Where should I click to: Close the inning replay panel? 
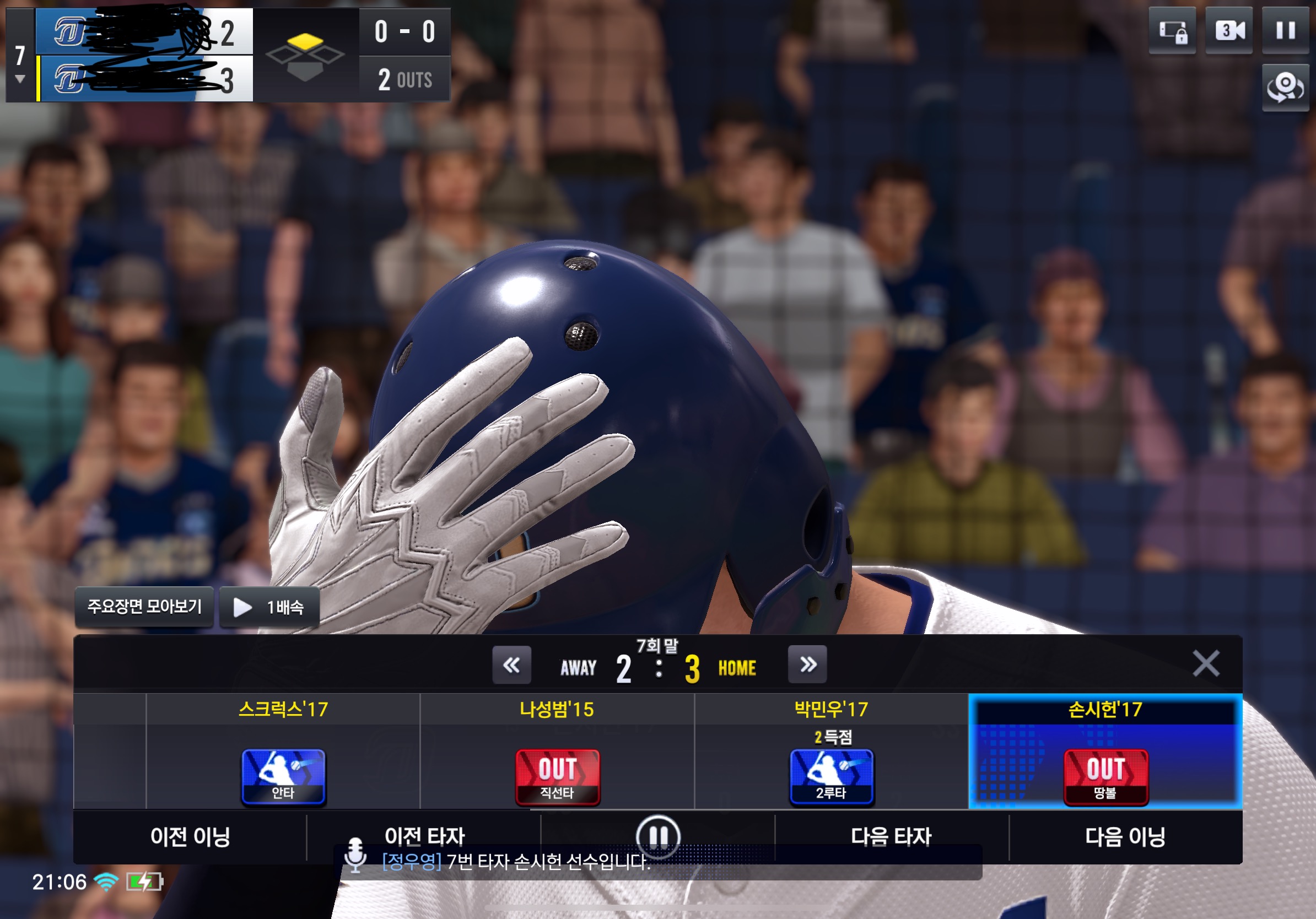click(x=1205, y=663)
